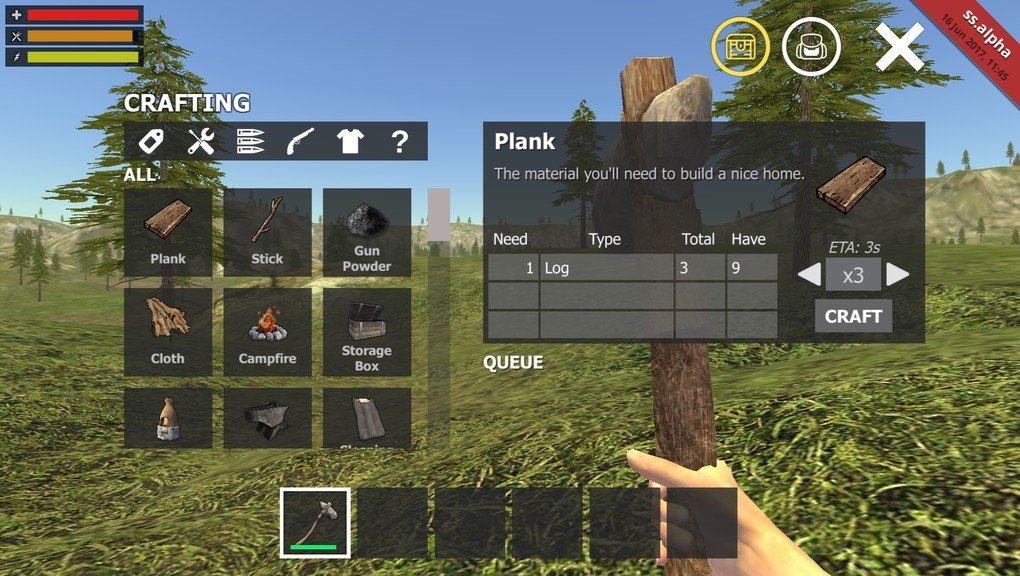Increase craft quantity with right arrow
This screenshot has height=576, width=1020.
(x=897, y=275)
